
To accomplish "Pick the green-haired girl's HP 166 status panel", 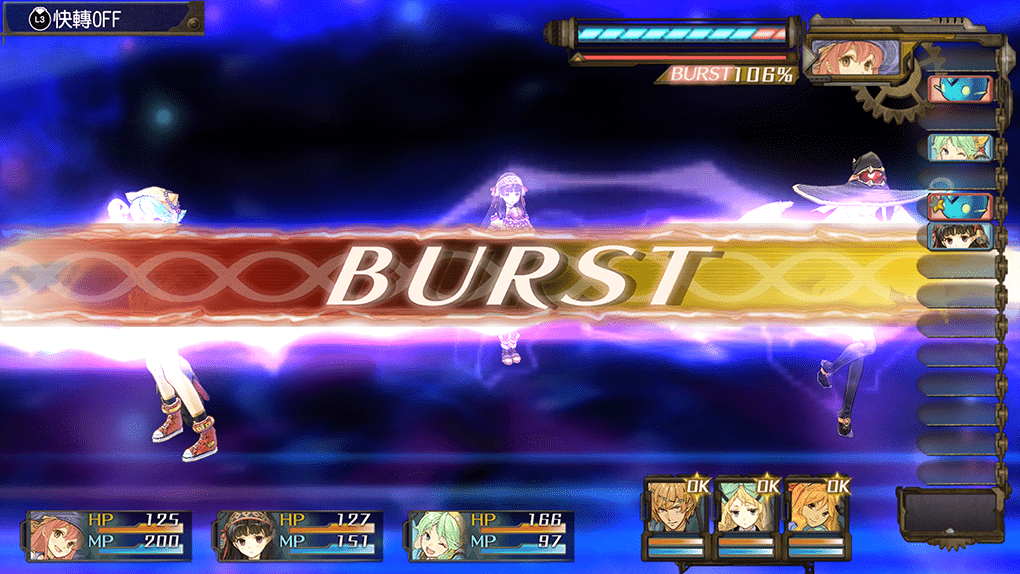I will [490, 531].
